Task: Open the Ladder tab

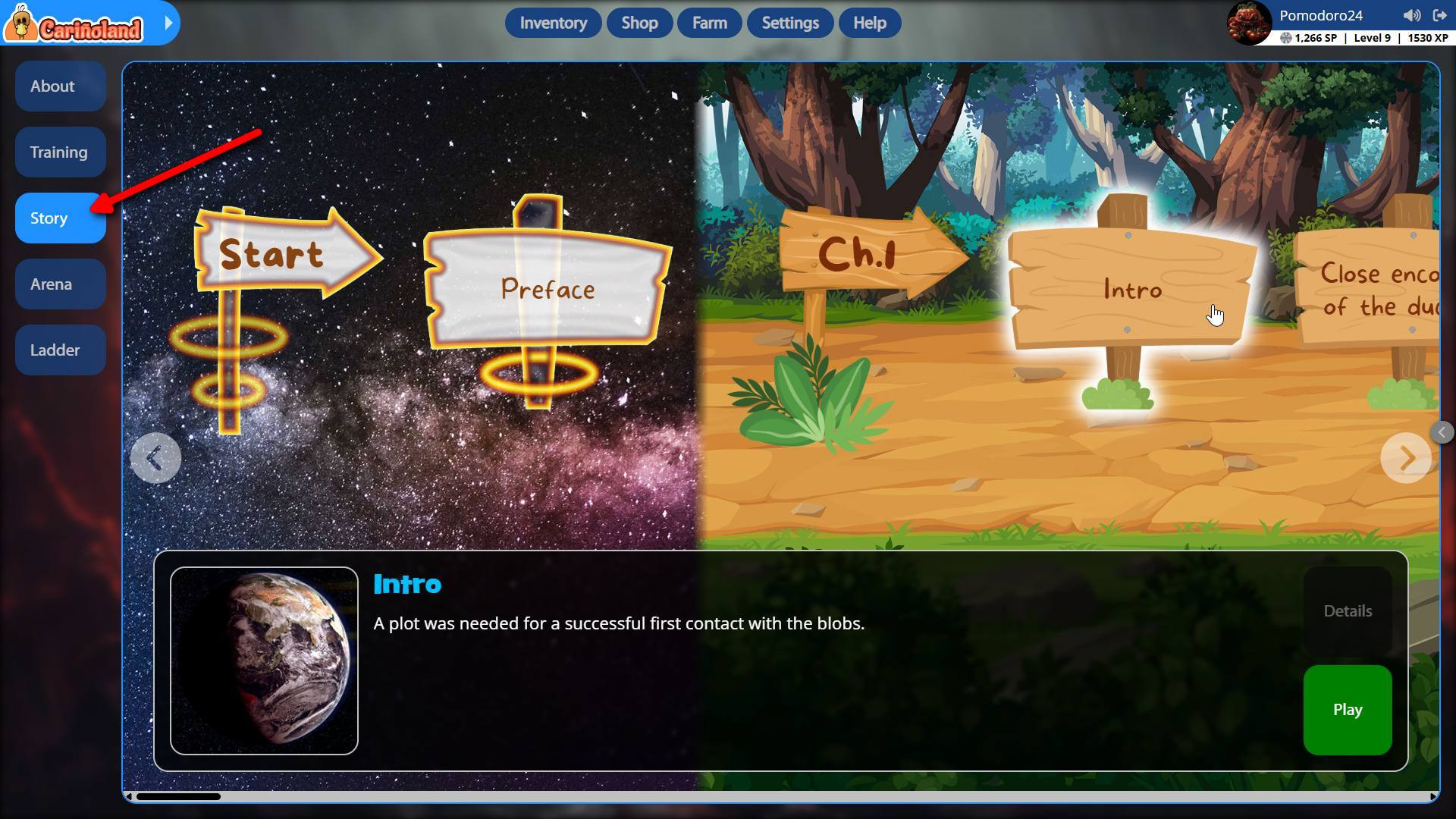Action: click(x=60, y=350)
